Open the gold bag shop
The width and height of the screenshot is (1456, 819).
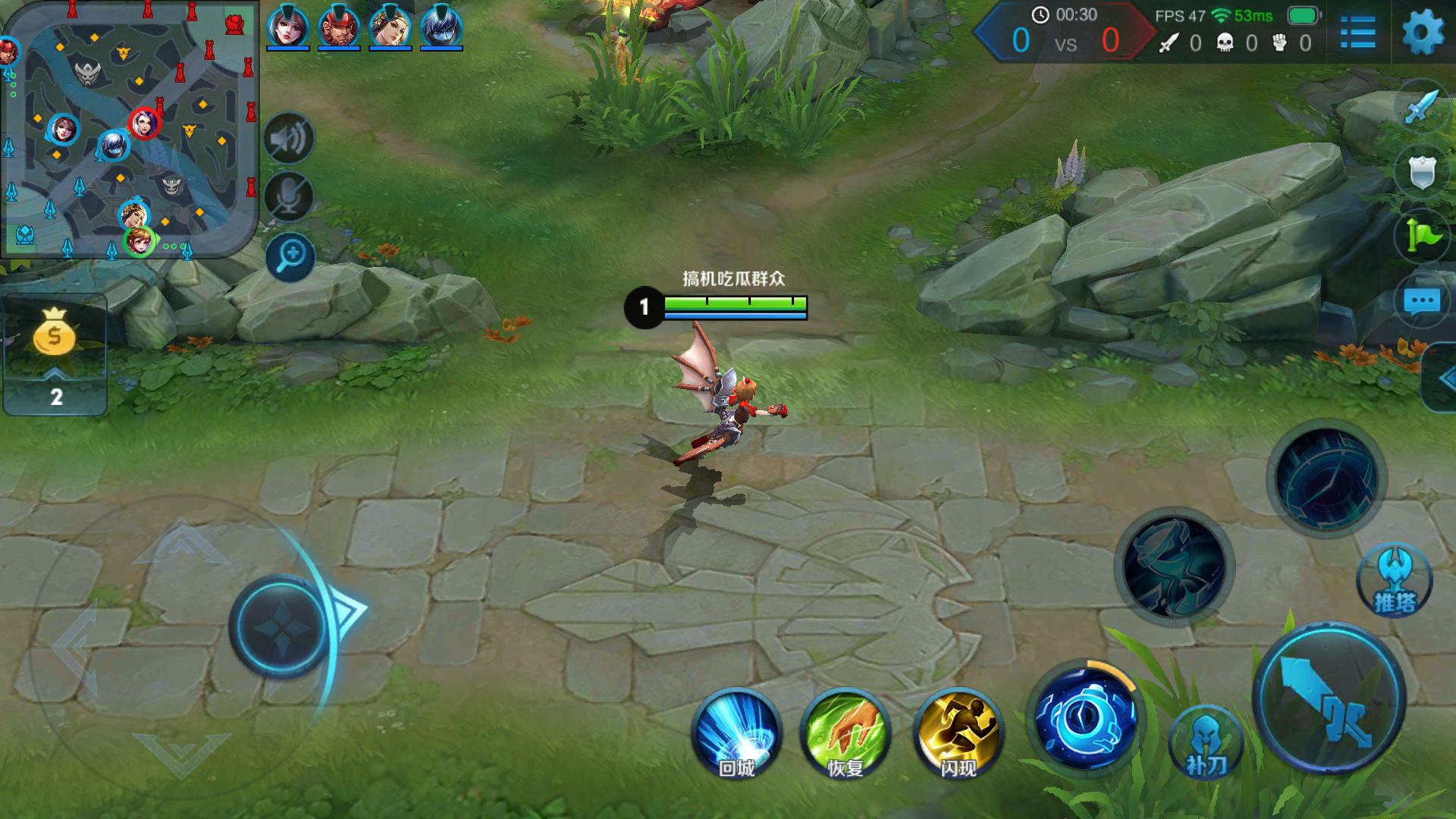point(55,335)
